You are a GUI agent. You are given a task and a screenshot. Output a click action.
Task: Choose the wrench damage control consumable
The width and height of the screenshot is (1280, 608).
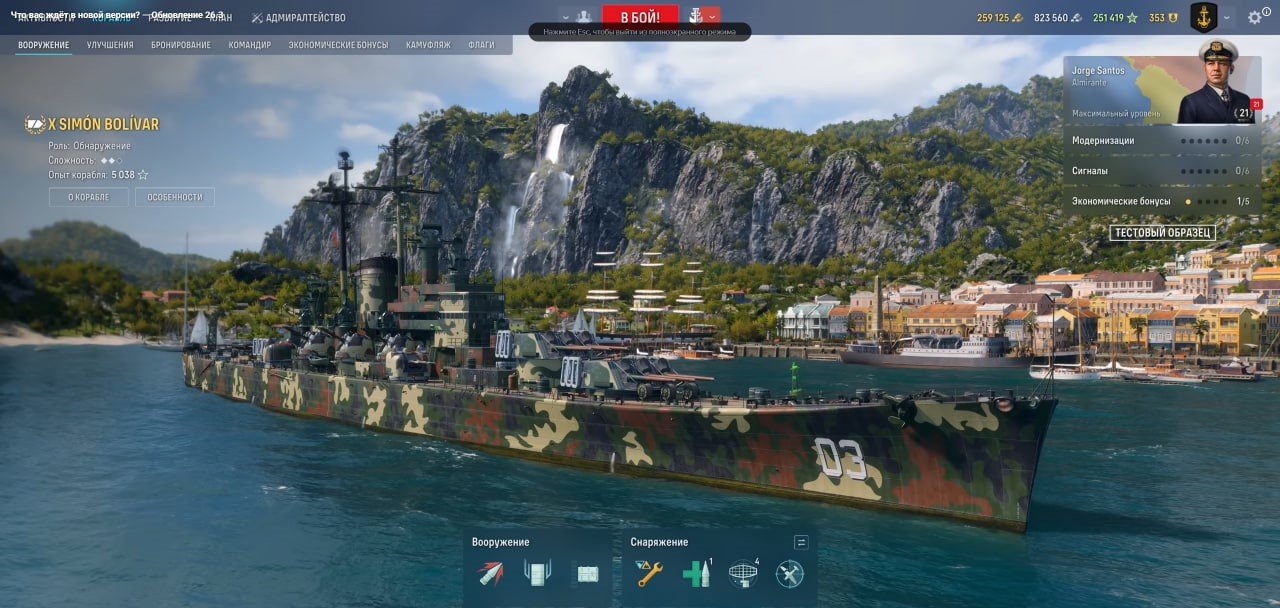point(649,573)
